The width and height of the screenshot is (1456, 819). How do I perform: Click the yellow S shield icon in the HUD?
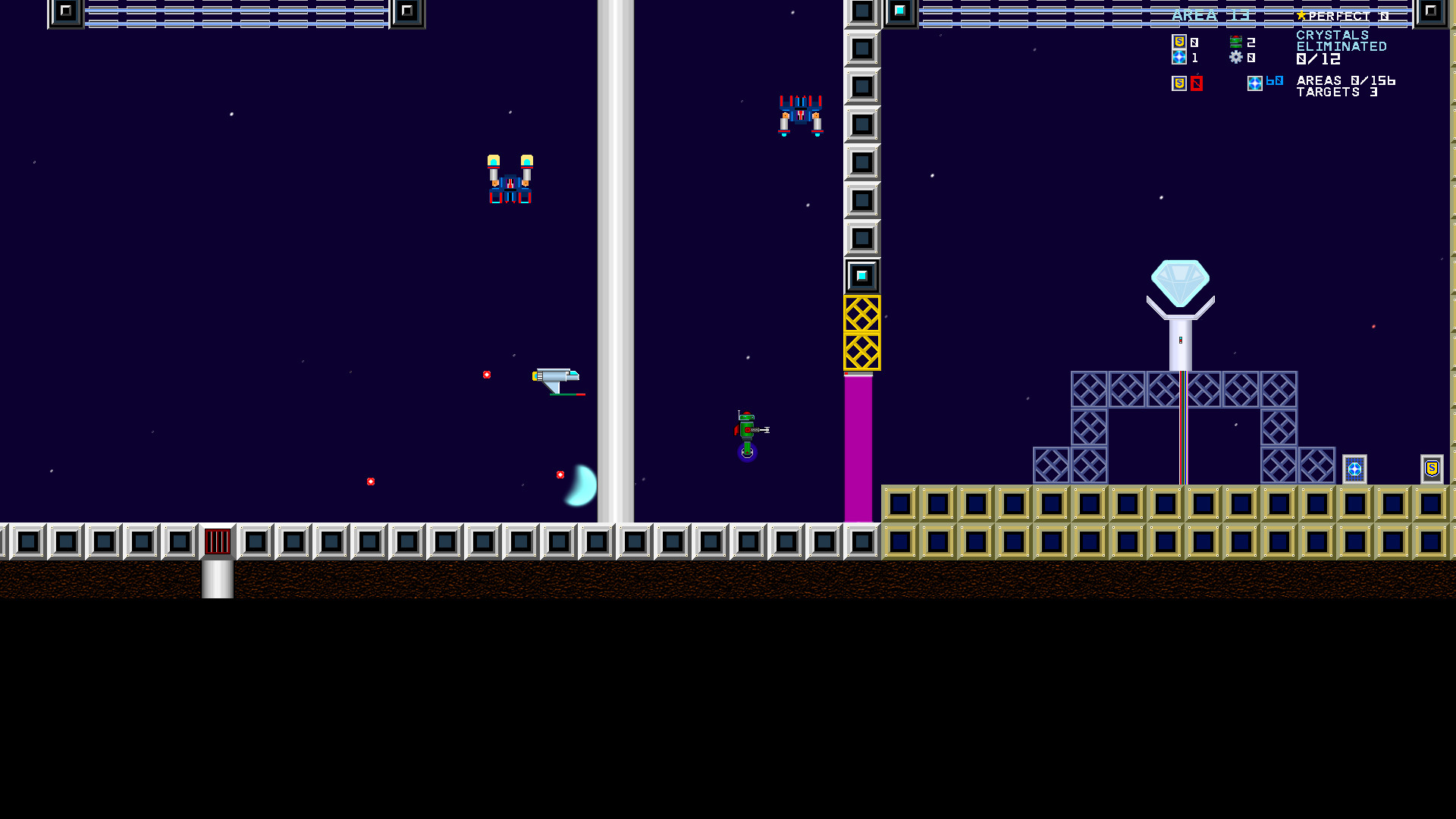pyautogui.click(x=1179, y=43)
